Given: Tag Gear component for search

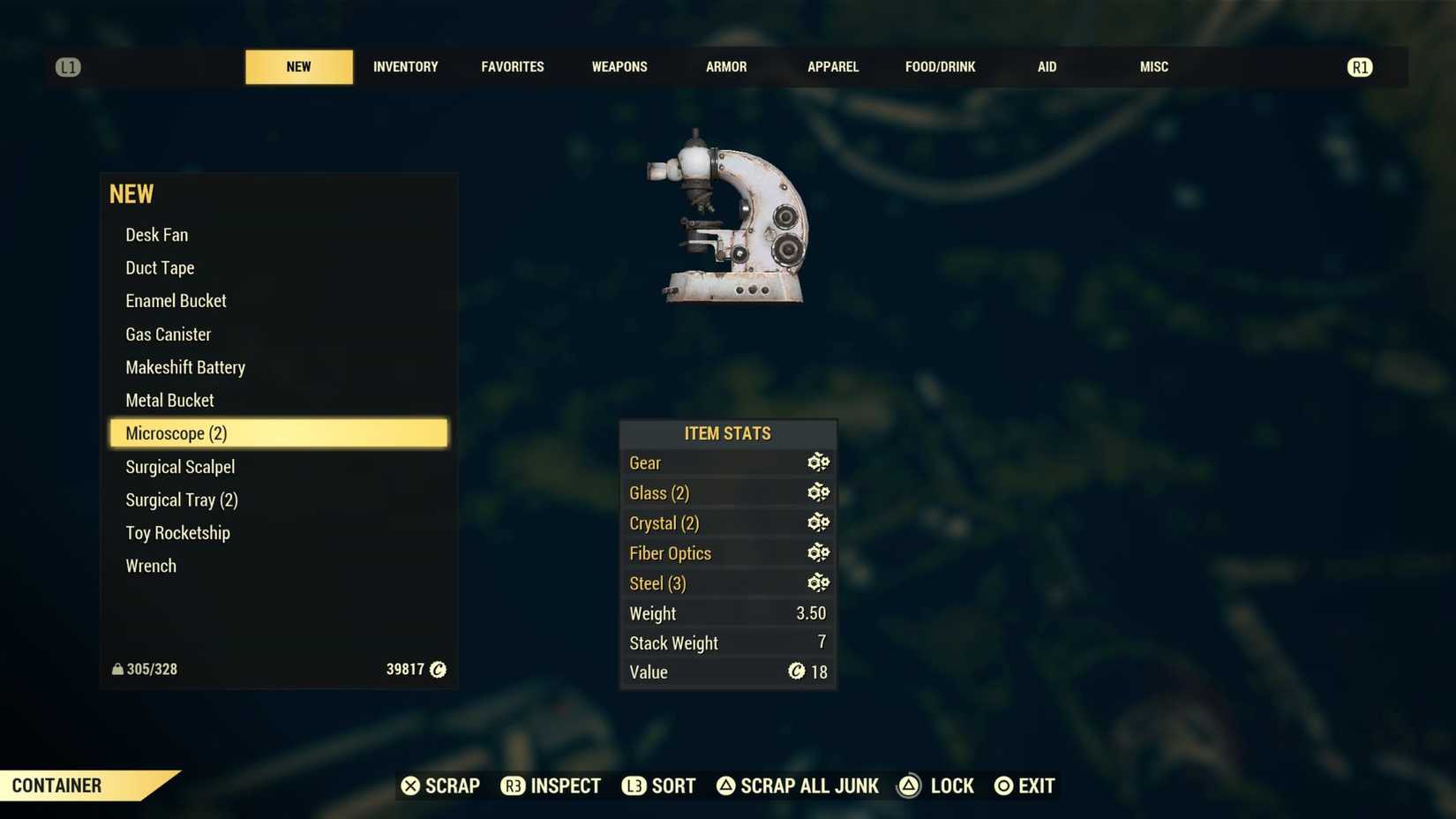Looking at the screenshot, I should (x=818, y=462).
